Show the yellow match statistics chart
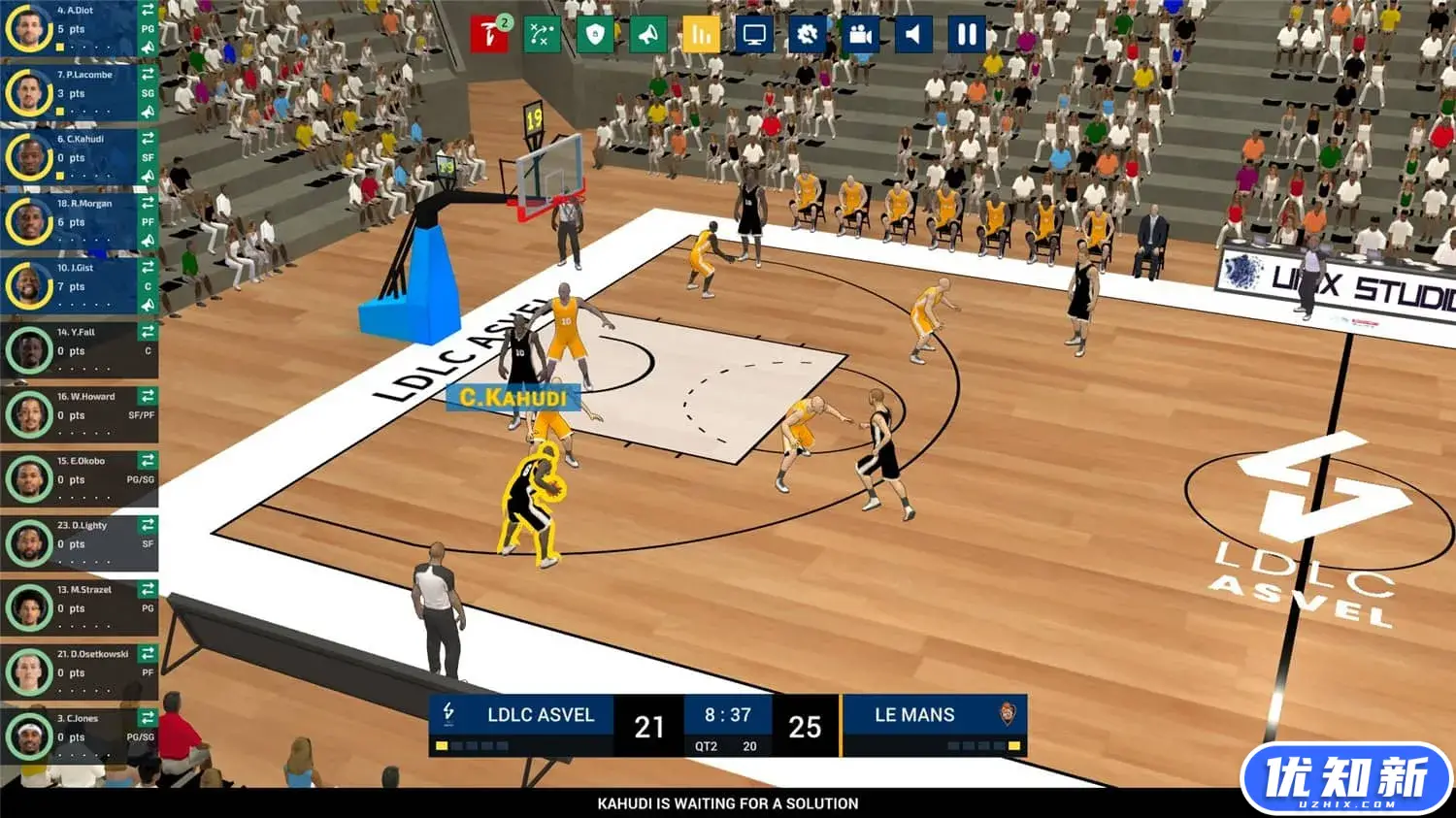The height and width of the screenshot is (818, 1456). [x=701, y=35]
